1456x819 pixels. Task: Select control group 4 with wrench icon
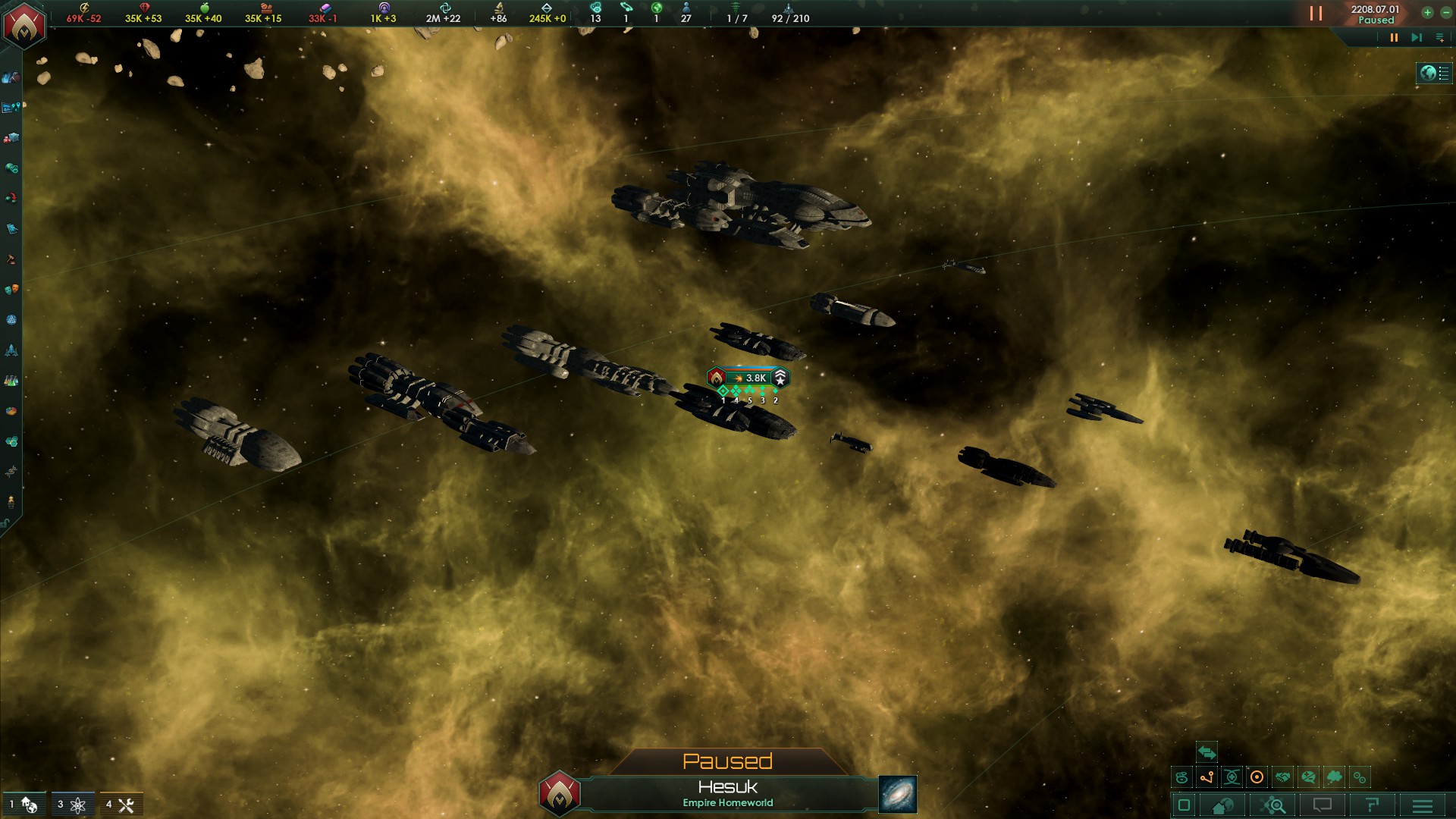point(121,805)
